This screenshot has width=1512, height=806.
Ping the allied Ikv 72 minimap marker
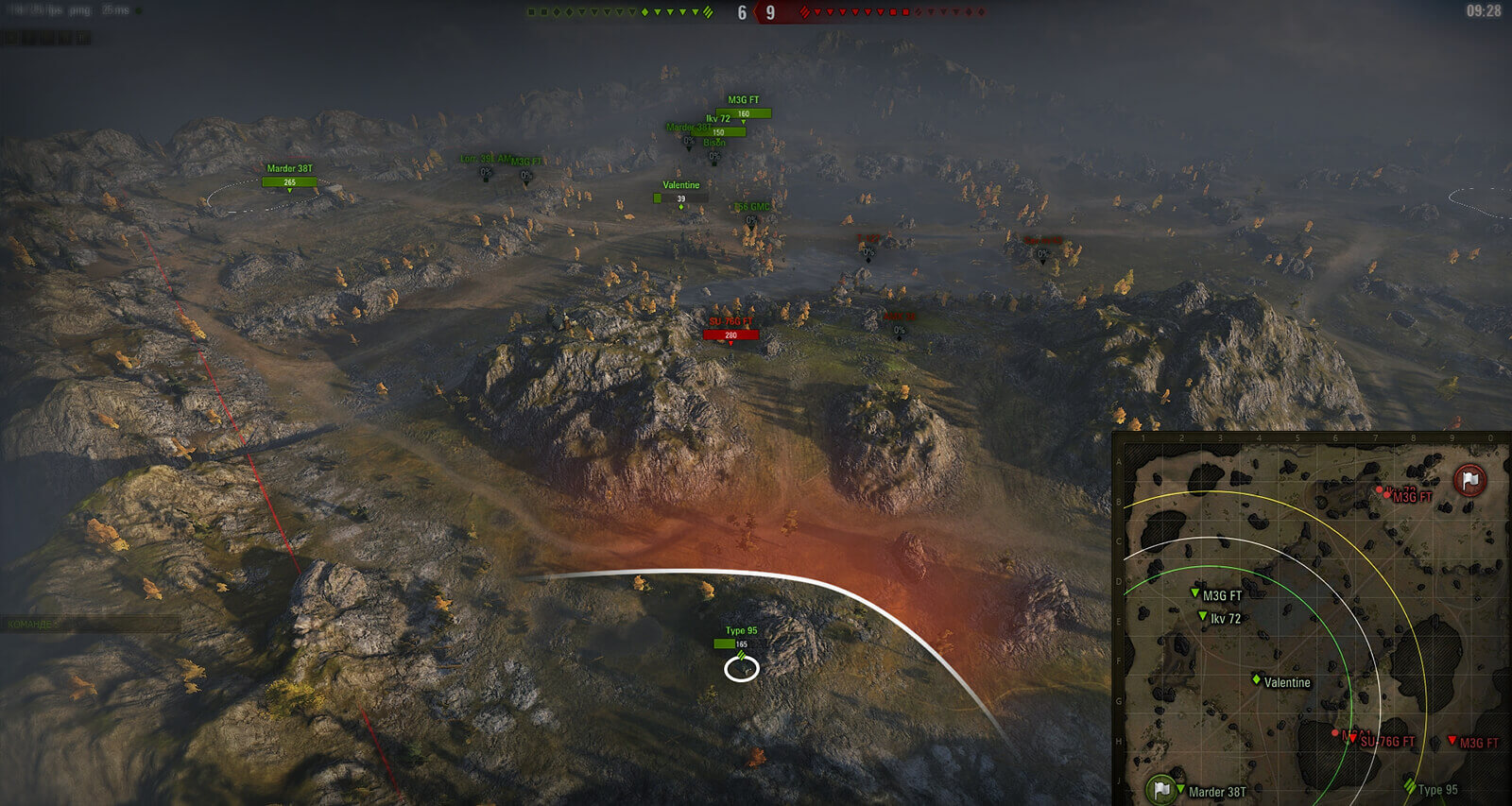click(x=1203, y=616)
